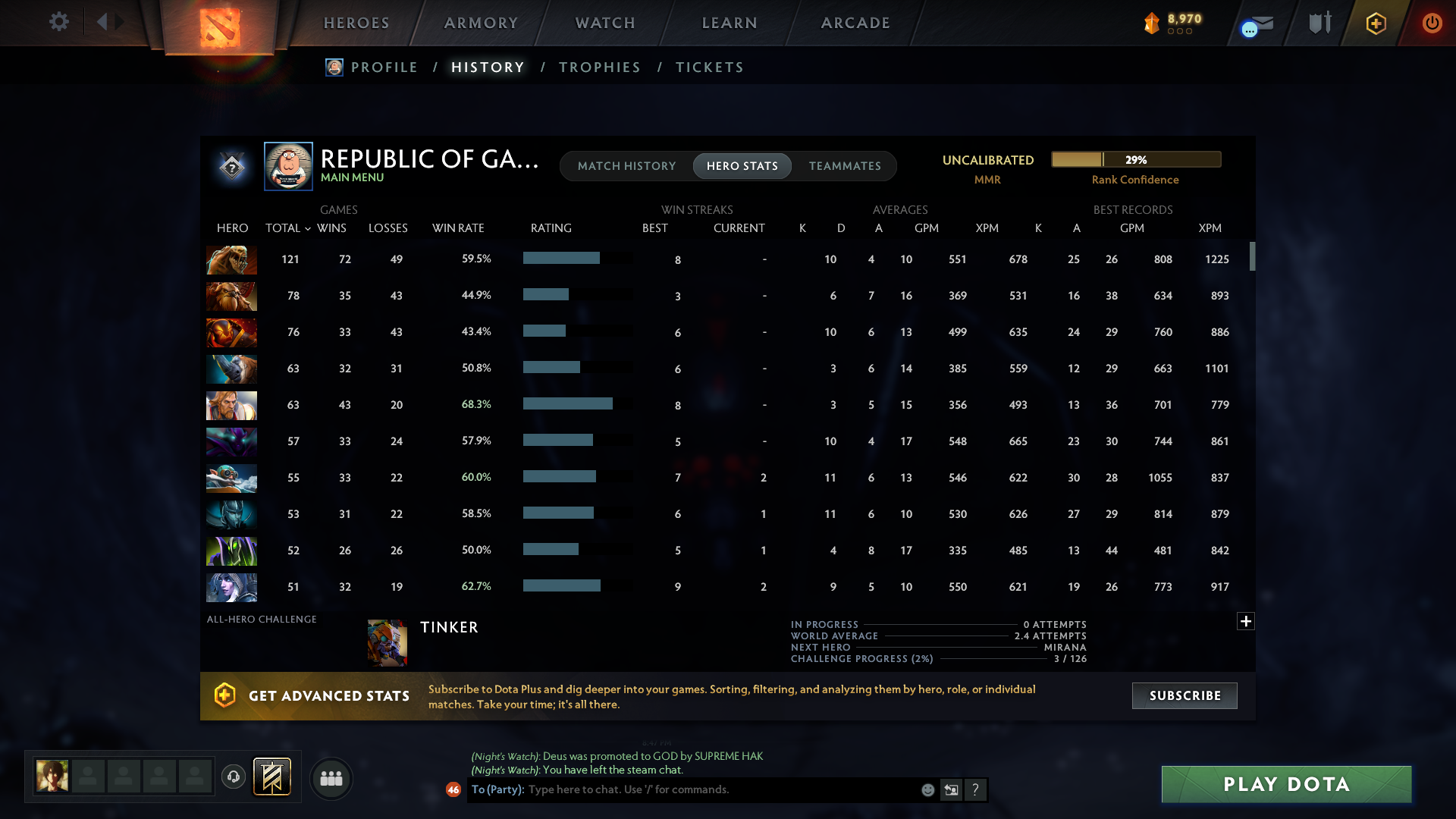Switch to the Teammates tab

(845, 165)
